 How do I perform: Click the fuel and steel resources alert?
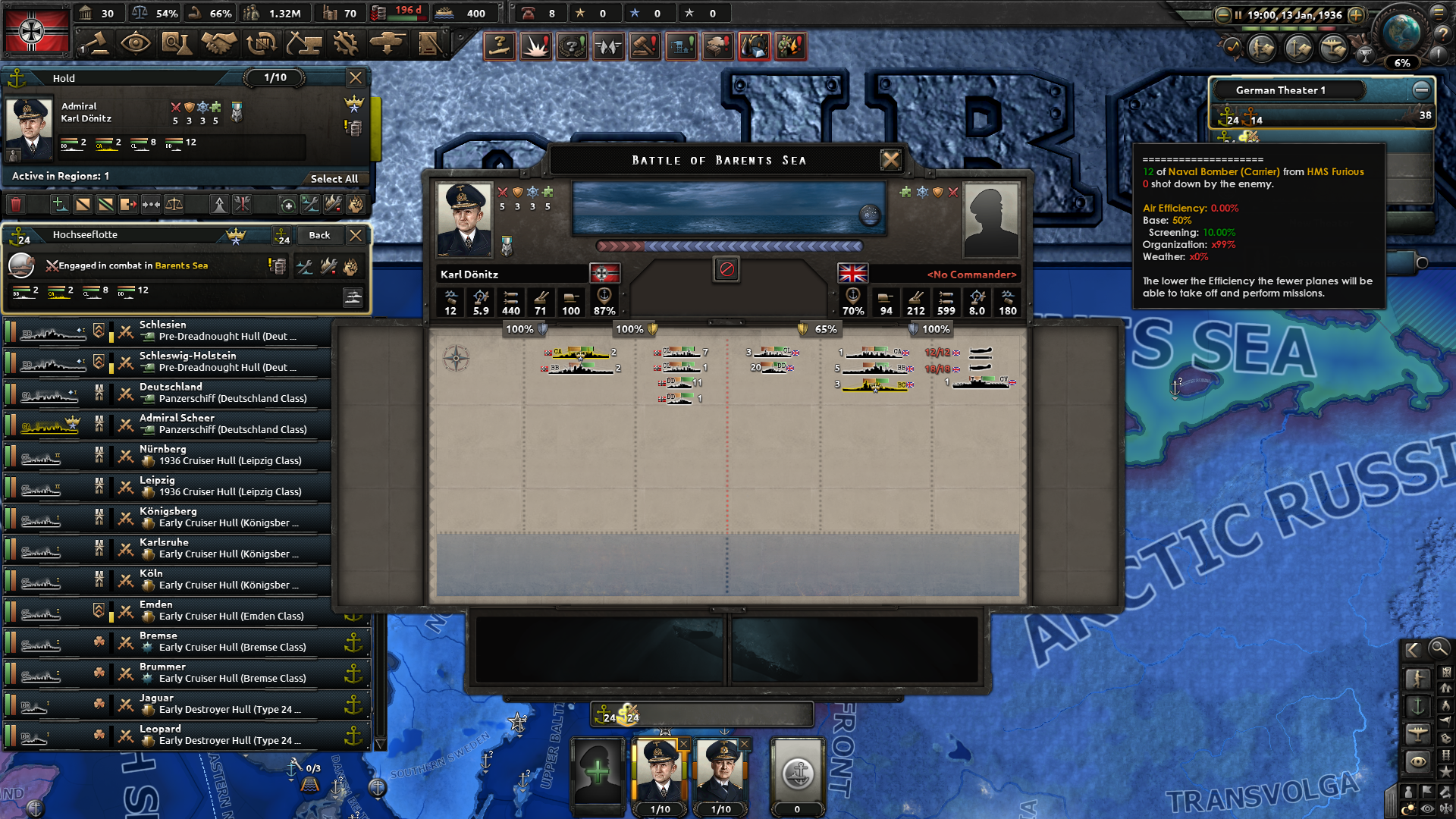tap(754, 45)
